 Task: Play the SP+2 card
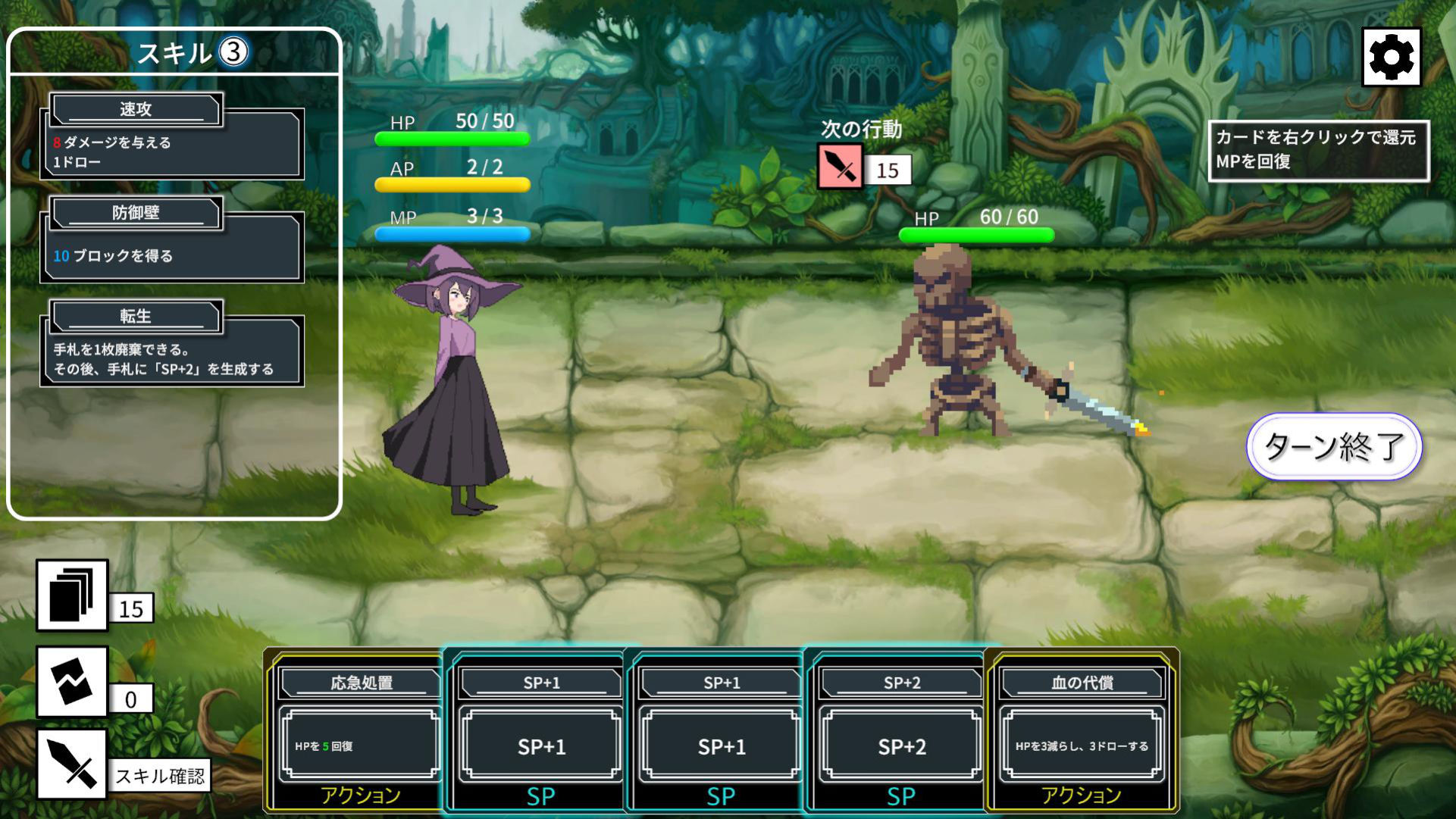click(900, 731)
